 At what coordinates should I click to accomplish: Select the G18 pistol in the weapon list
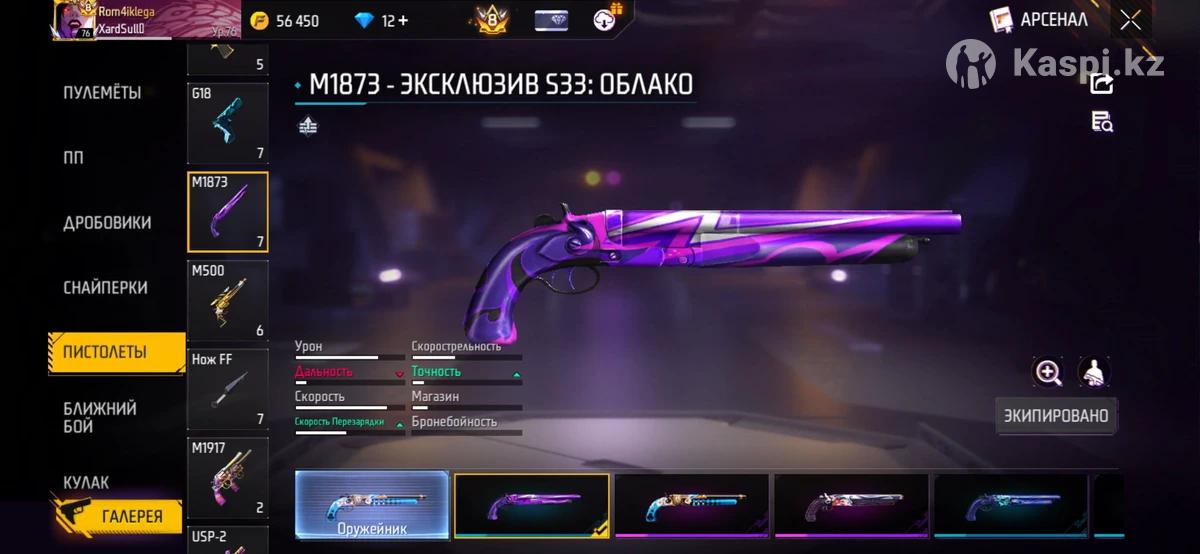(x=228, y=123)
